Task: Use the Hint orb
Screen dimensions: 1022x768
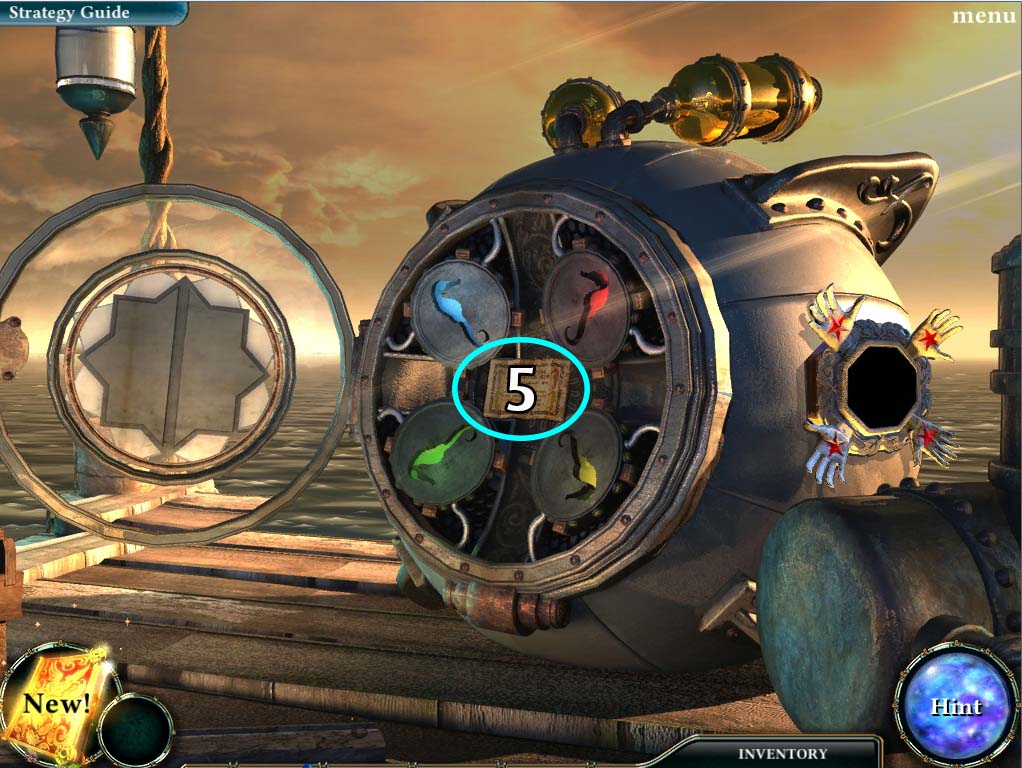Action: tap(957, 705)
